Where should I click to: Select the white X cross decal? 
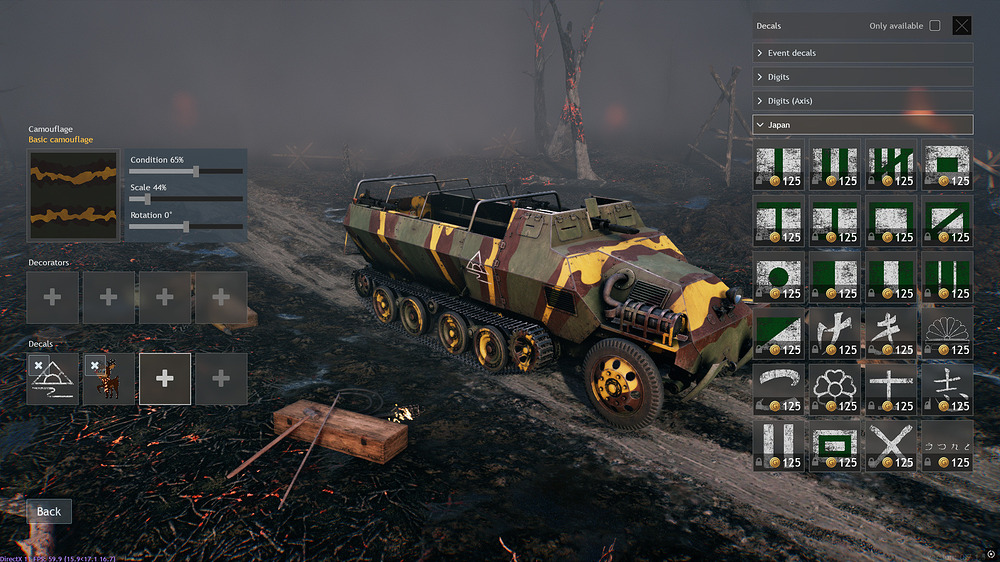(890, 444)
